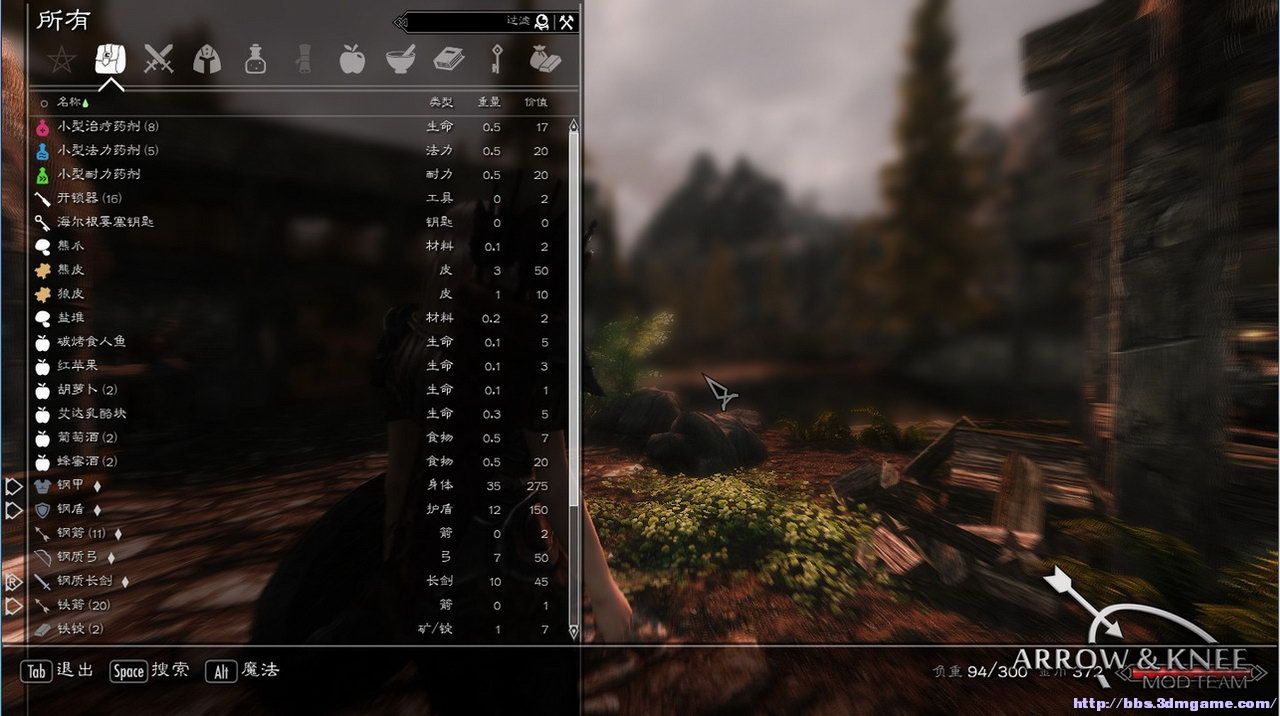
Task: Show the potions category tab
Action: (x=255, y=60)
